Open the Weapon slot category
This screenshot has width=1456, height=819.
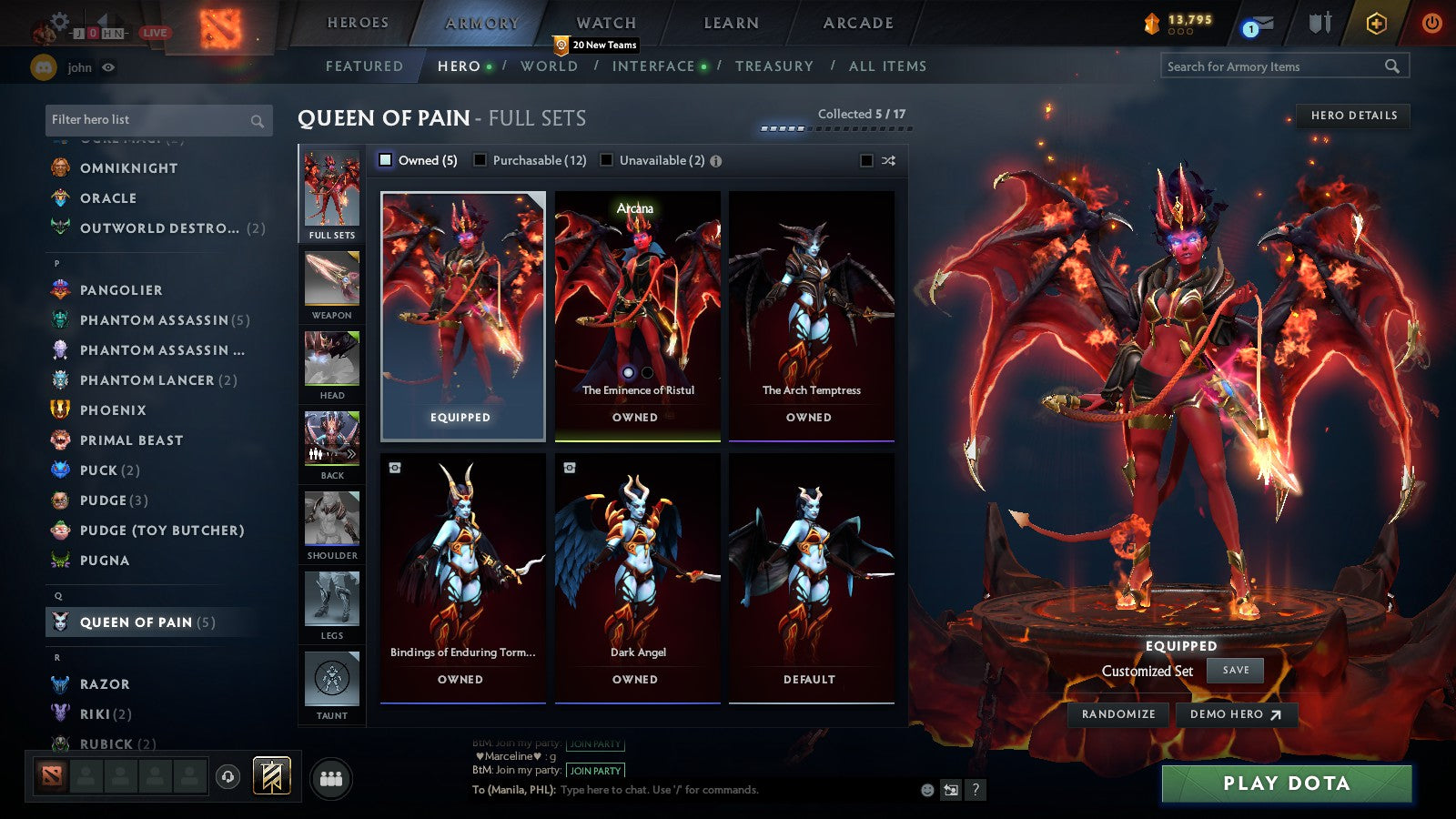[x=332, y=286]
